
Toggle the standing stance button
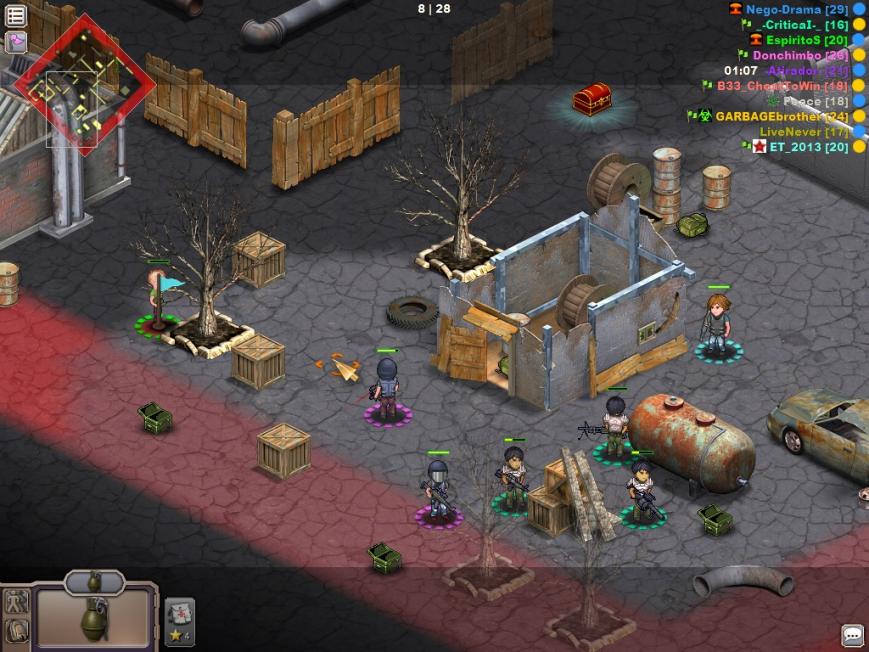coord(17,603)
